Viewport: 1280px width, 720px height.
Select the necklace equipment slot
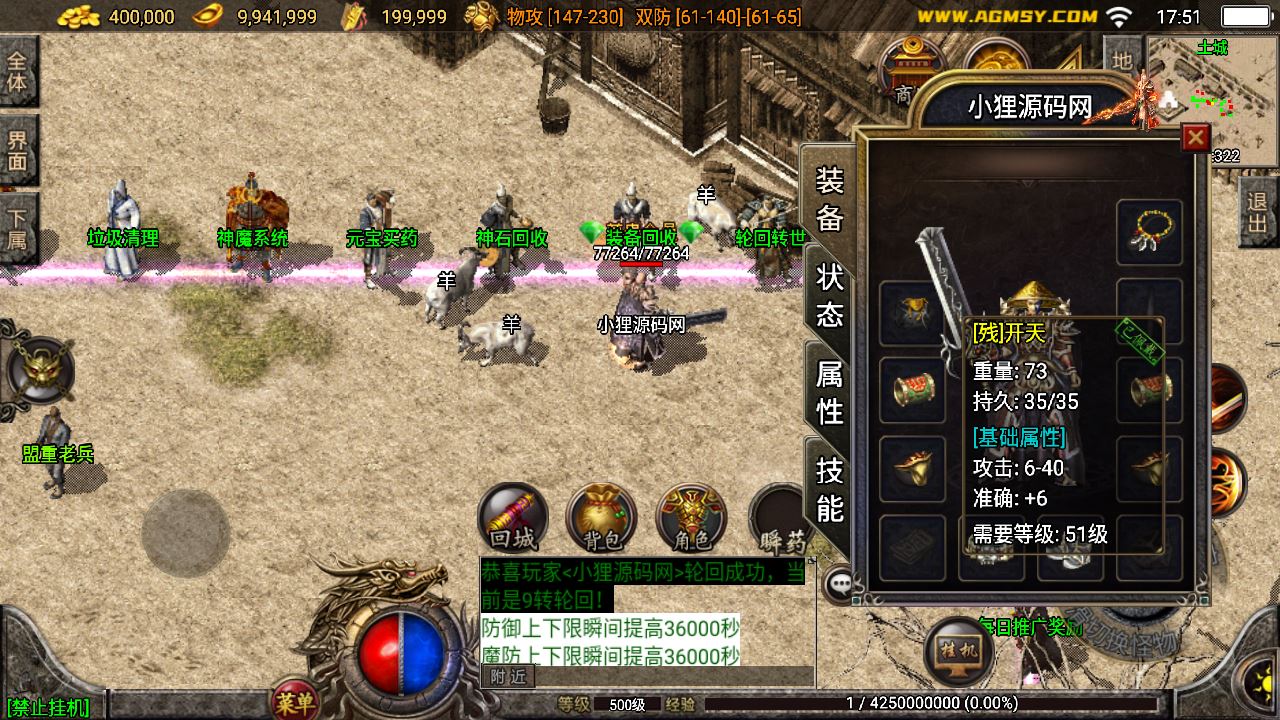click(x=1150, y=232)
